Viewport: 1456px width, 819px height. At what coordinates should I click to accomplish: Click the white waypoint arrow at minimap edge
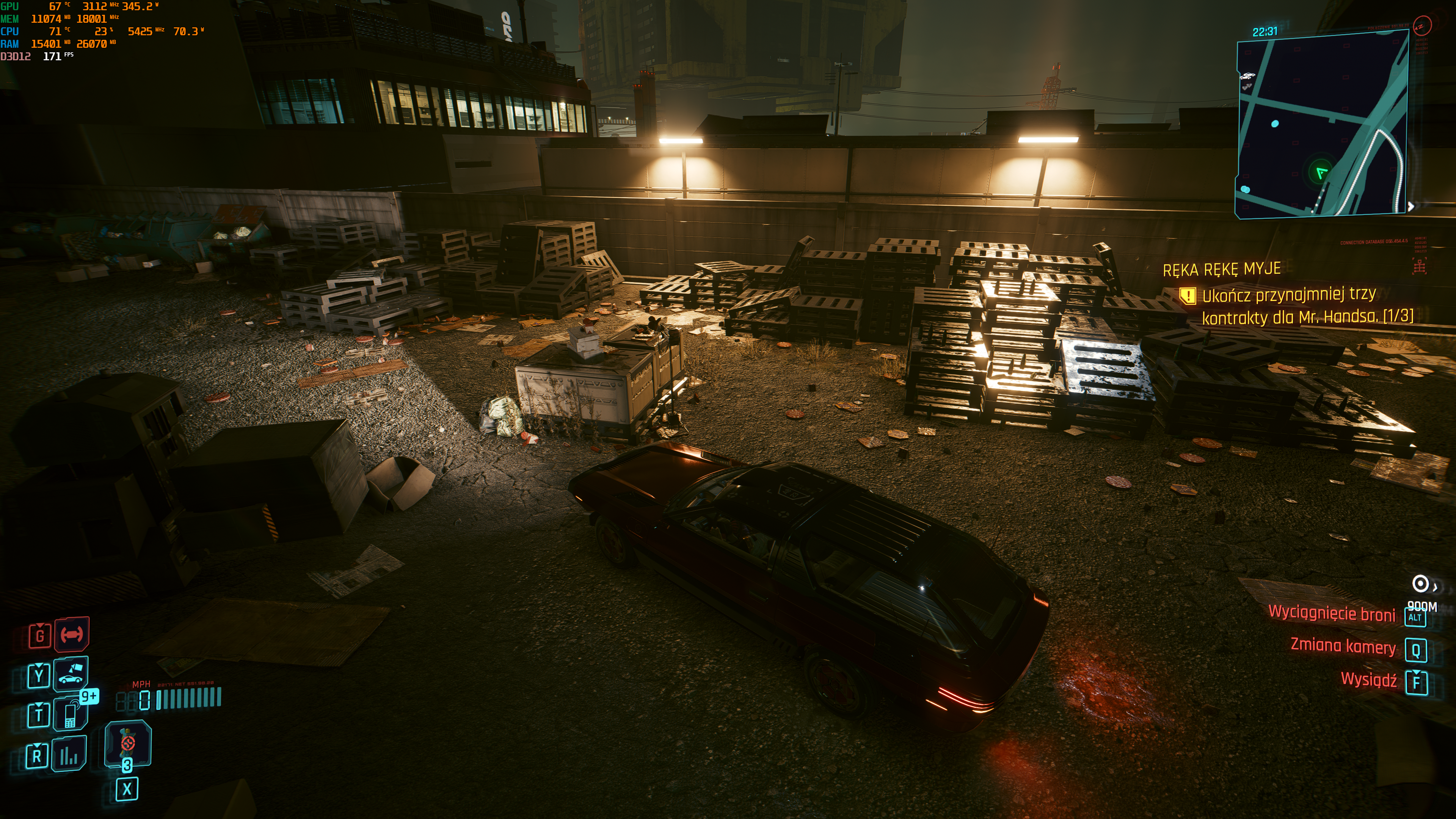[x=1411, y=206]
